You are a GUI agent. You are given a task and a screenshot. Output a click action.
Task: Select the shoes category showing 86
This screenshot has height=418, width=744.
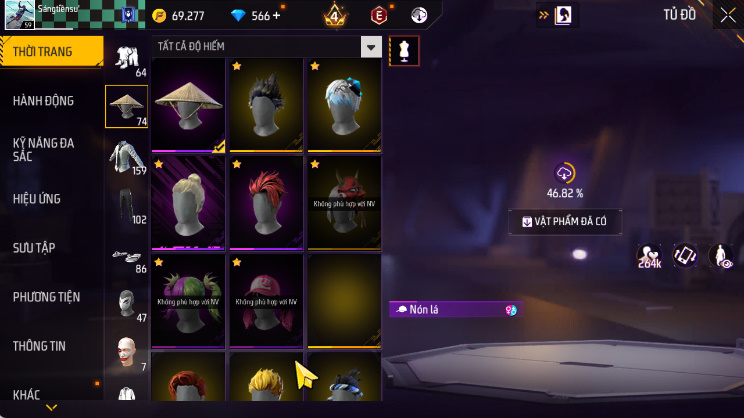(126, 255)
